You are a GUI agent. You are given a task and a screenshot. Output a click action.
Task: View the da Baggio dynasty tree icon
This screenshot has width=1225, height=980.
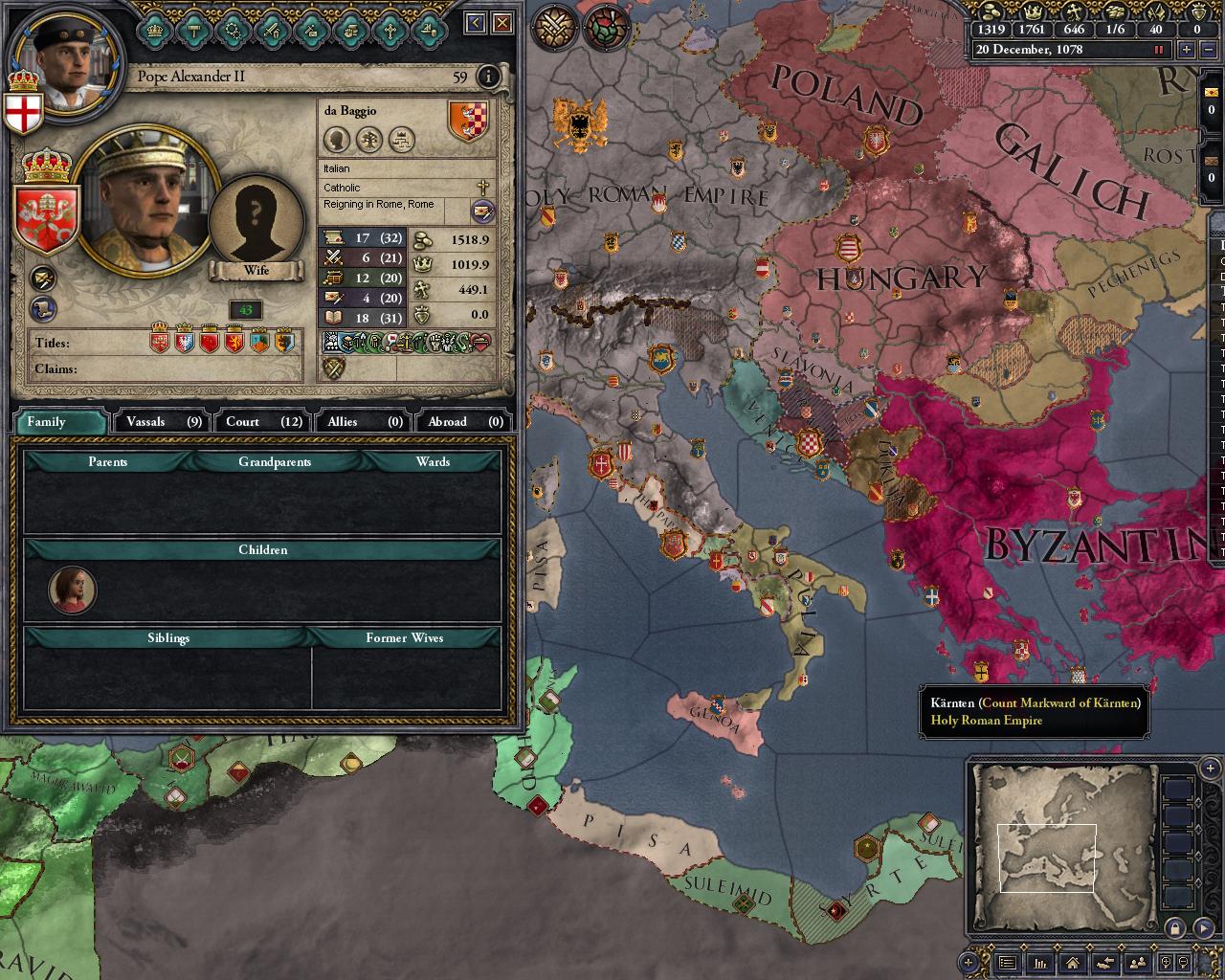click(x=368, y=140)
